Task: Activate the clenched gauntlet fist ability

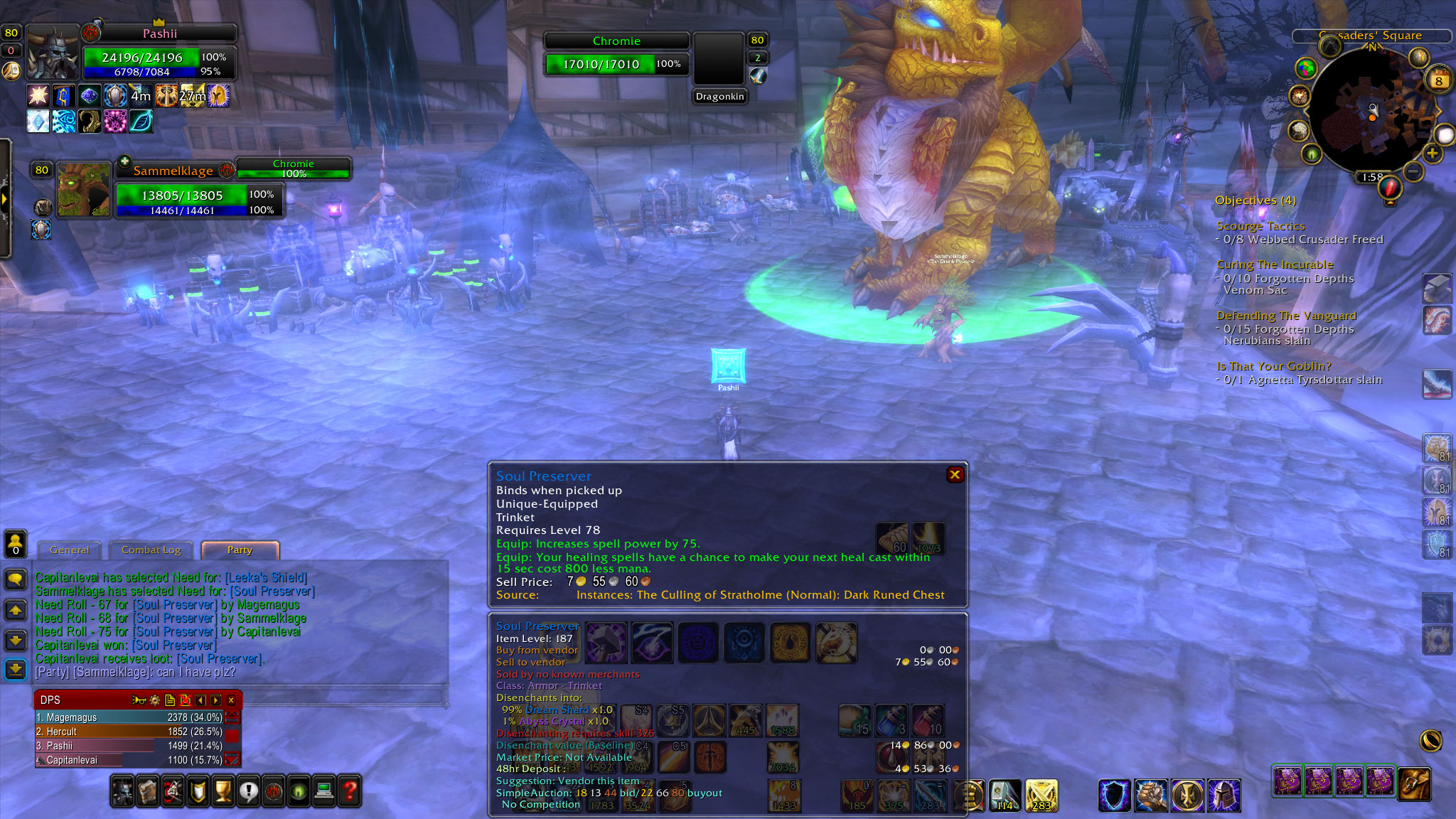Action: 1150,796
